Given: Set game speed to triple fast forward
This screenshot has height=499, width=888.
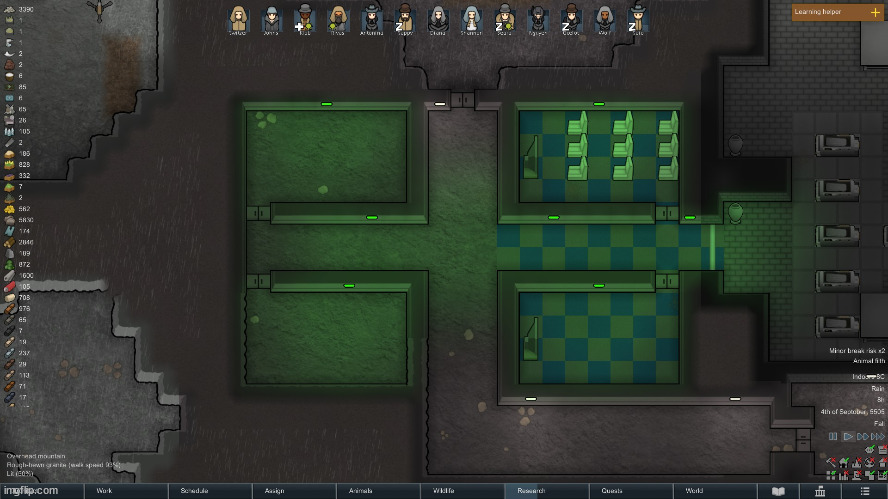Looking at the screenshot, I should pyautogui.click(x=878, y=437).
